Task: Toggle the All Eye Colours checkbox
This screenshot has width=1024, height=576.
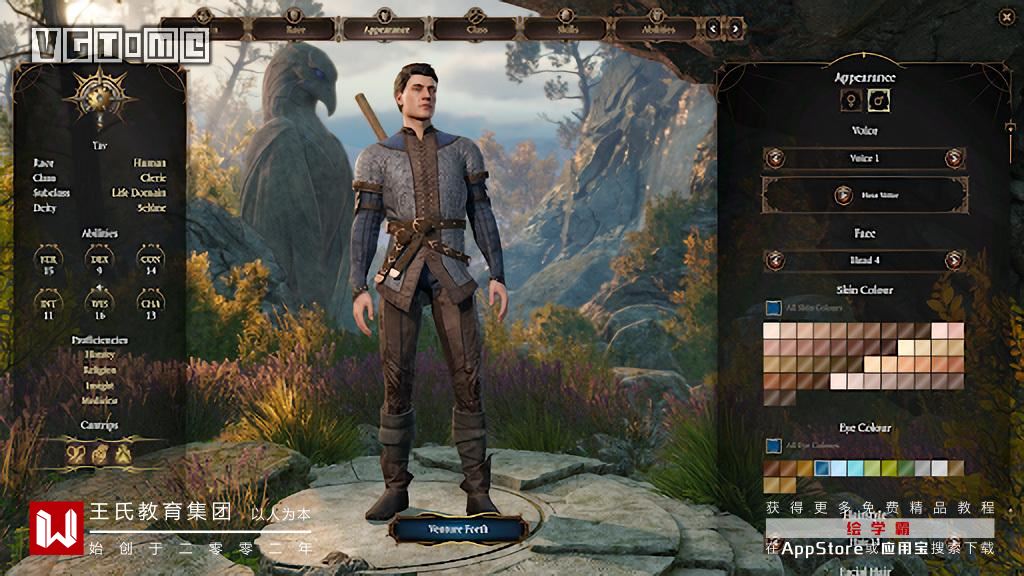Action: tap(773, 445)
